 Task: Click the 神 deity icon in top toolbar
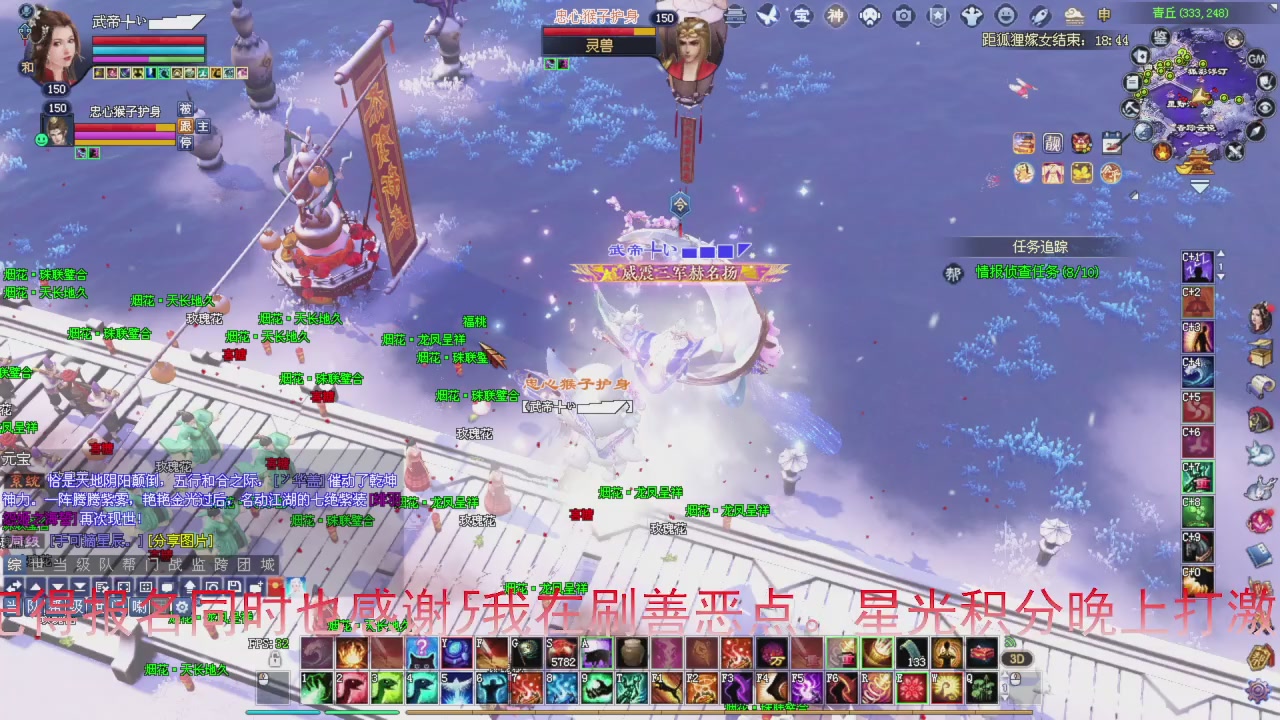(x=835, y=15)
